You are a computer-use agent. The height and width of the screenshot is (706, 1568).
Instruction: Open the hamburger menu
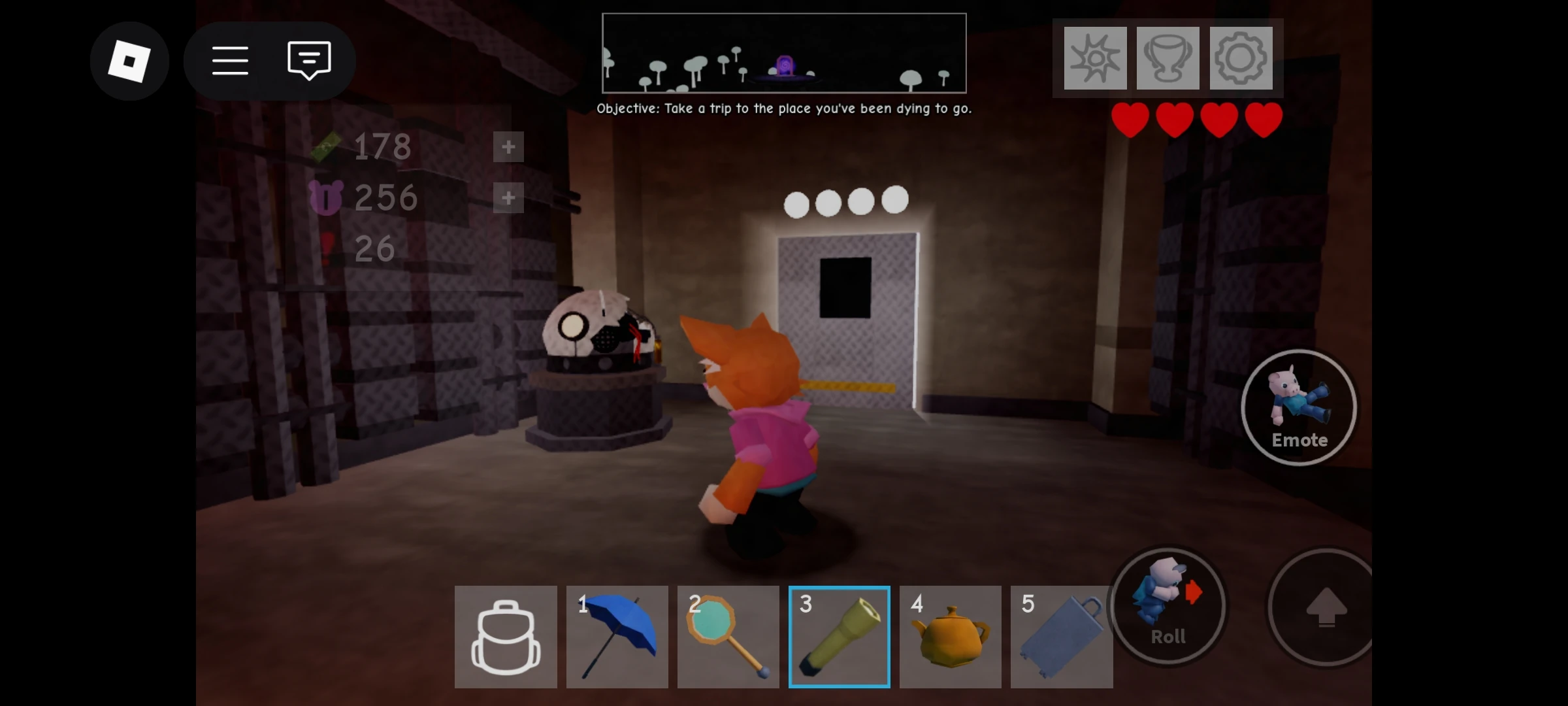(x=230, y=61)
